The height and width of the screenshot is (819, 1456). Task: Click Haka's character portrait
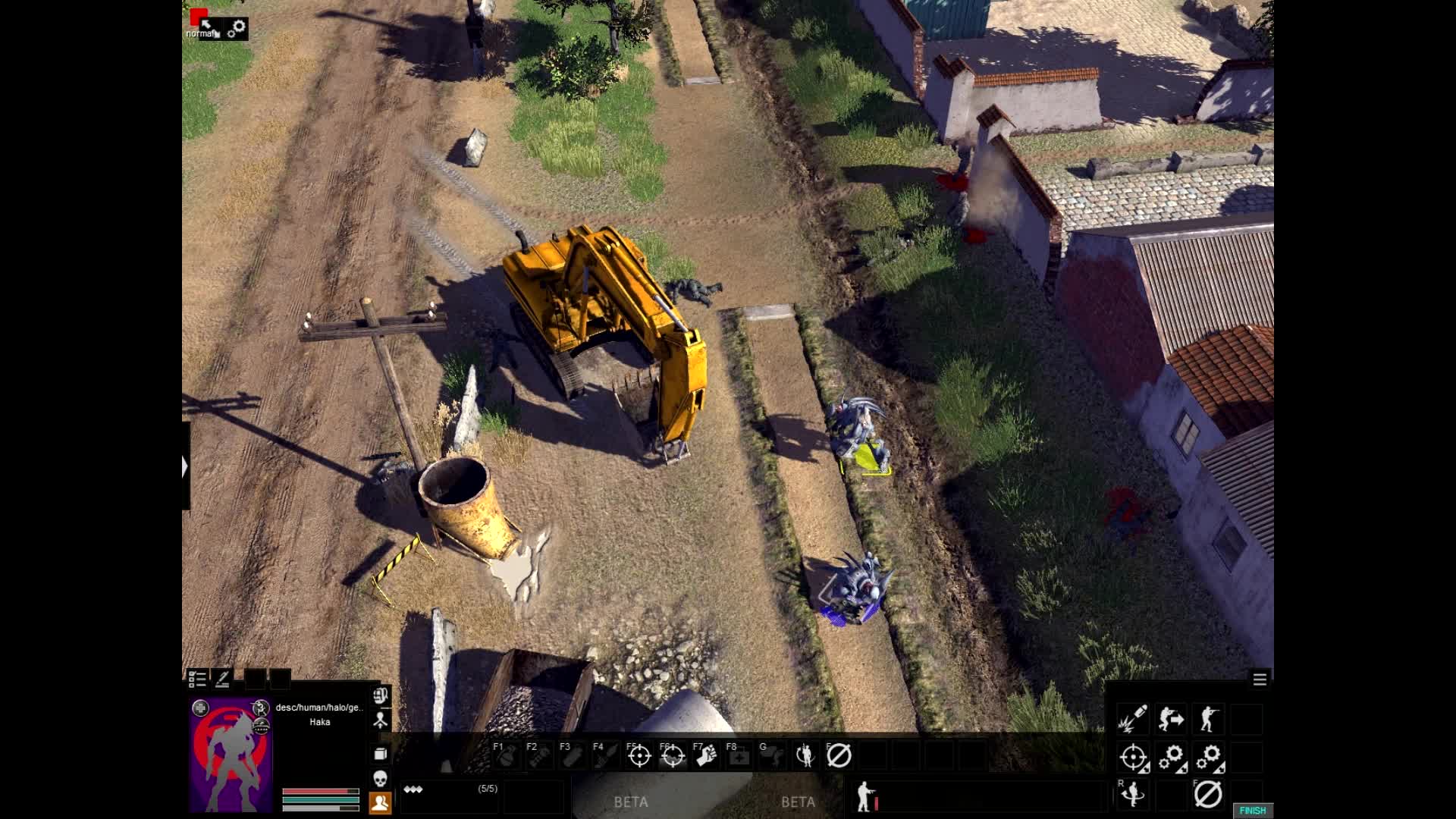(230, 758)
